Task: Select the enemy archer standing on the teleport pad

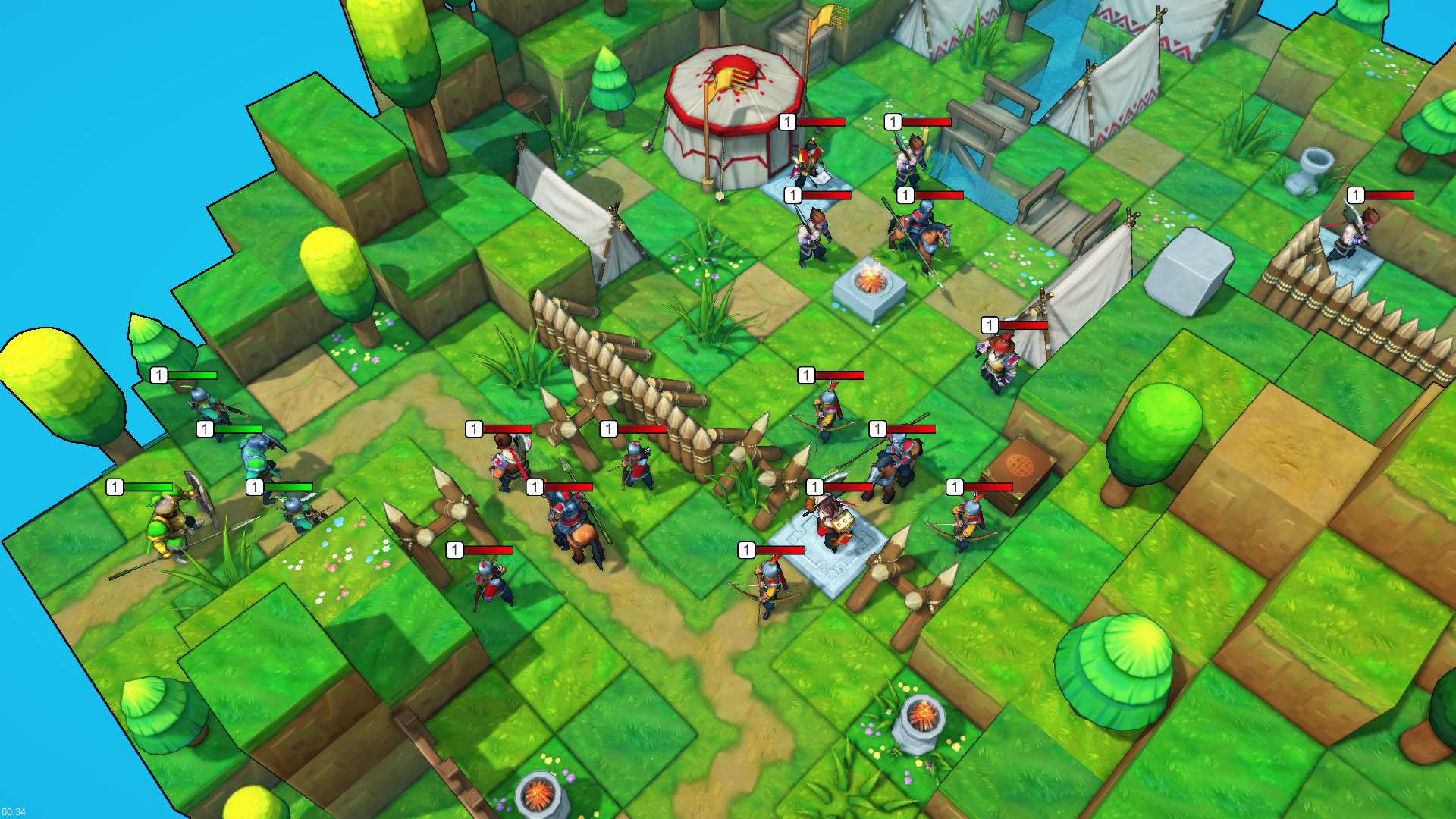Action: (x=830, y=523)
